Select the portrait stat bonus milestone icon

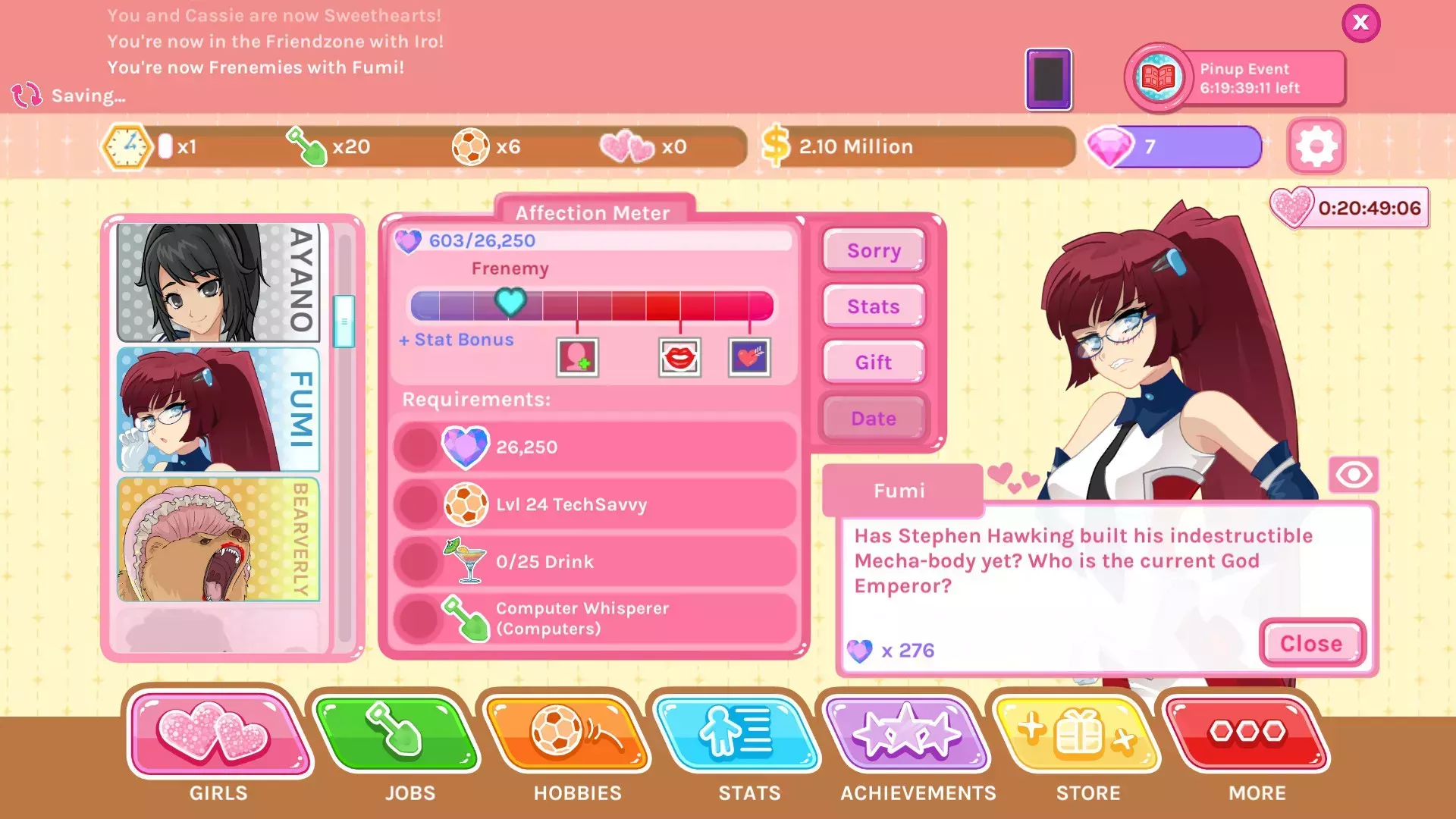click(578, 357)
